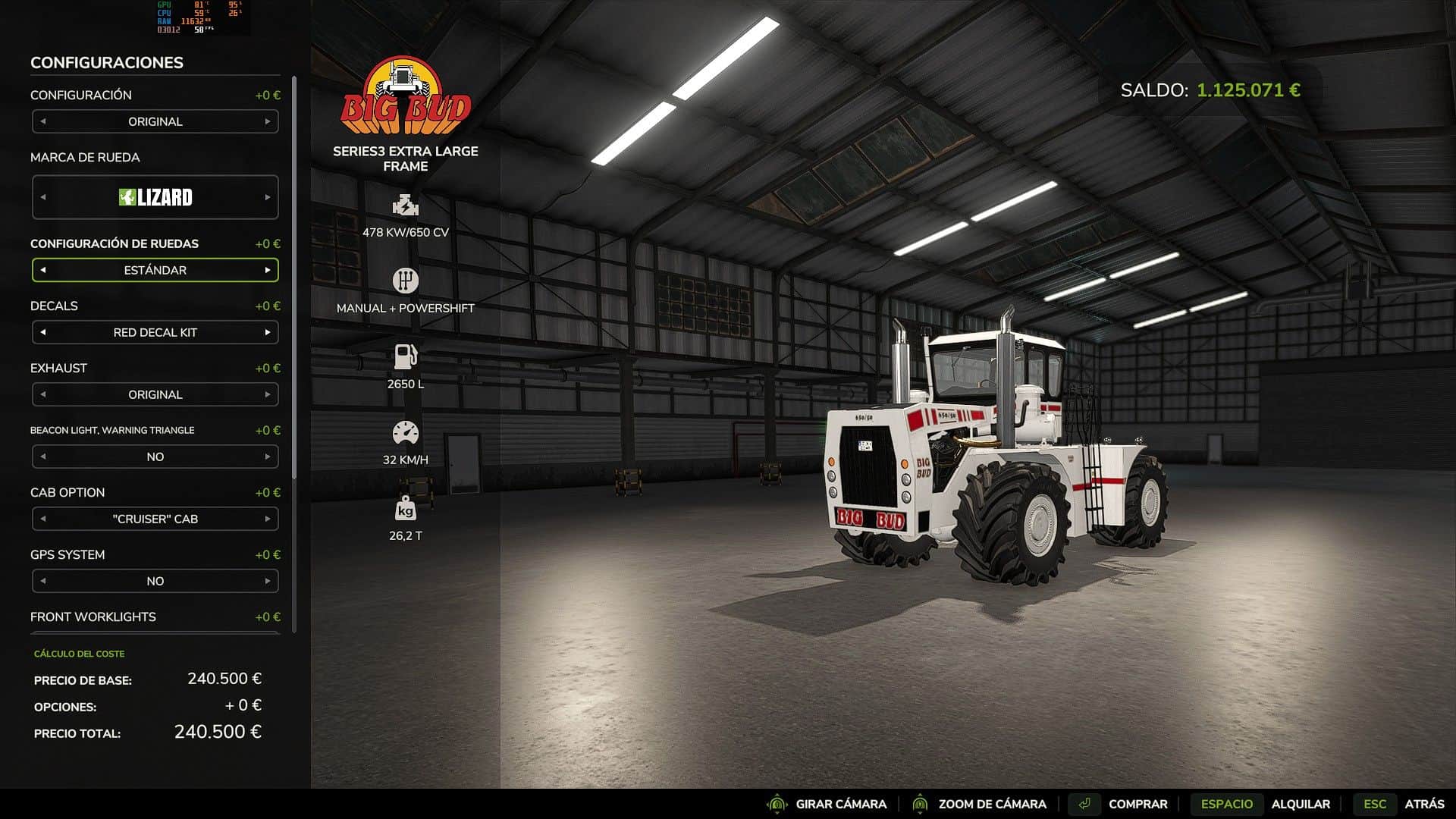Select previous Exhaust option
The width and height of the screenshot is (1456, 819).
tap(43, 394)
